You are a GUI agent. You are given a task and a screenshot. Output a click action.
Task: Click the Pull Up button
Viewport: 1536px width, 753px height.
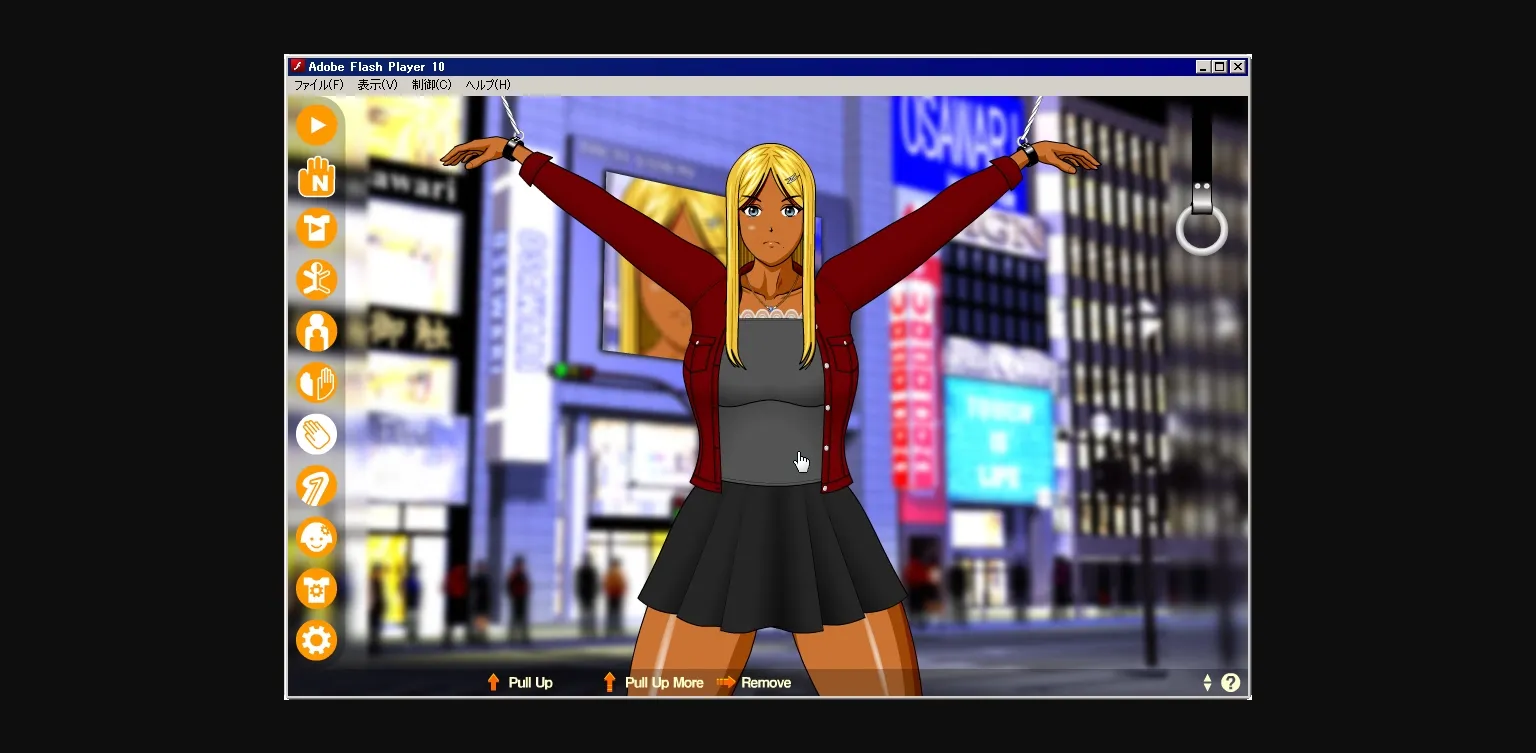(520, 682)
